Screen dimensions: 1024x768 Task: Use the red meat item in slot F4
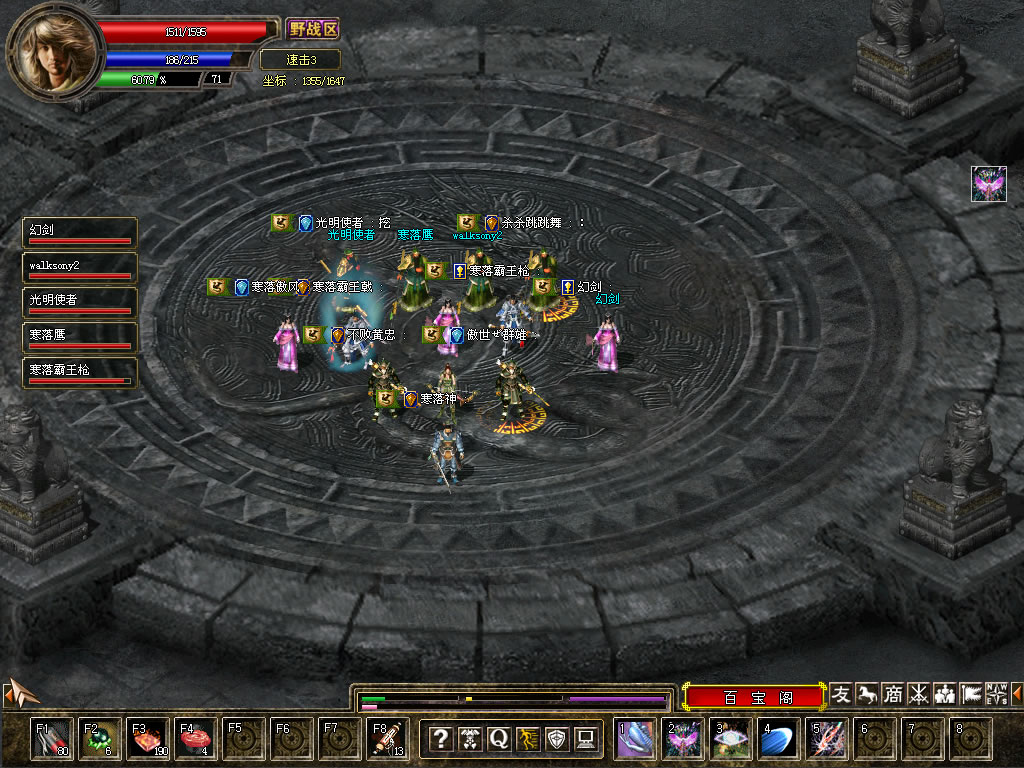pos(195,739)
